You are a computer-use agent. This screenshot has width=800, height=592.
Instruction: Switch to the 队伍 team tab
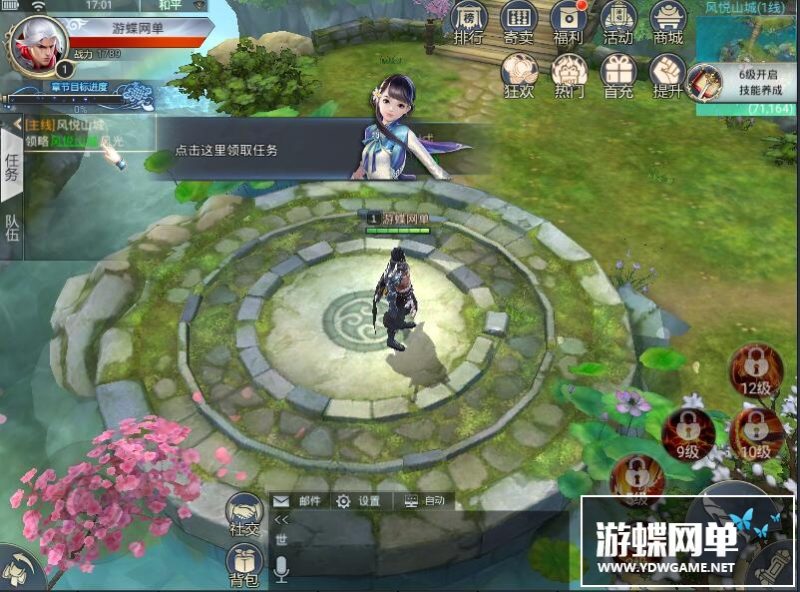point(12,230)
